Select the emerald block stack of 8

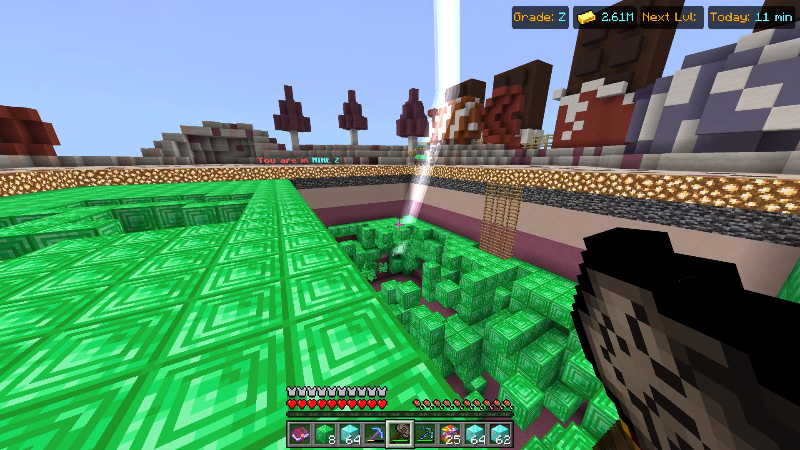tap(324, 434)
